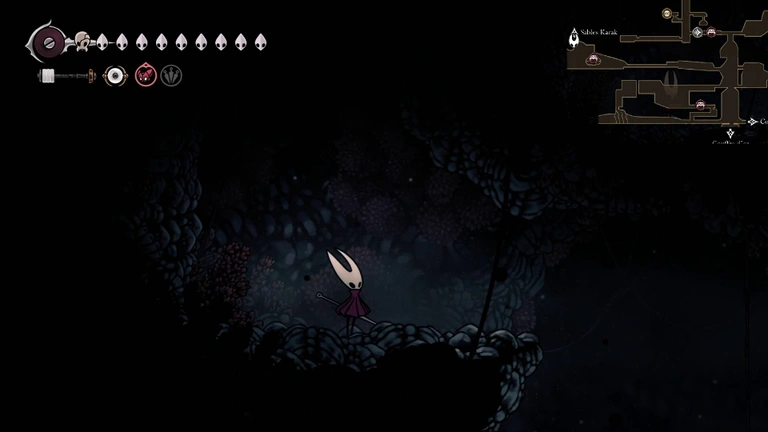Select the white eye tool icon
The height and width of the screenshot is (432, 768).
pos(116,75)
